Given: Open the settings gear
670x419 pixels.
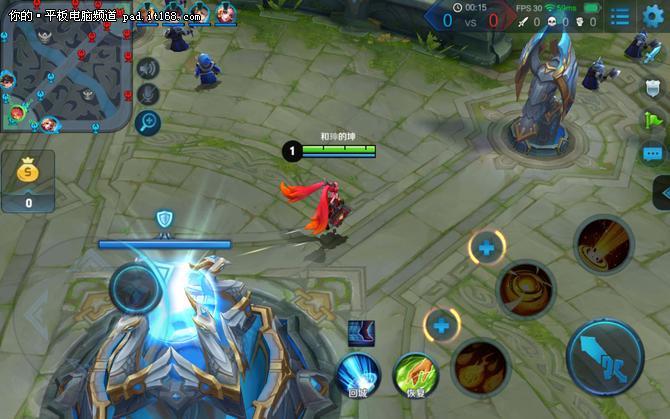Looking at the screenshot, I should (x=653, y=16).
